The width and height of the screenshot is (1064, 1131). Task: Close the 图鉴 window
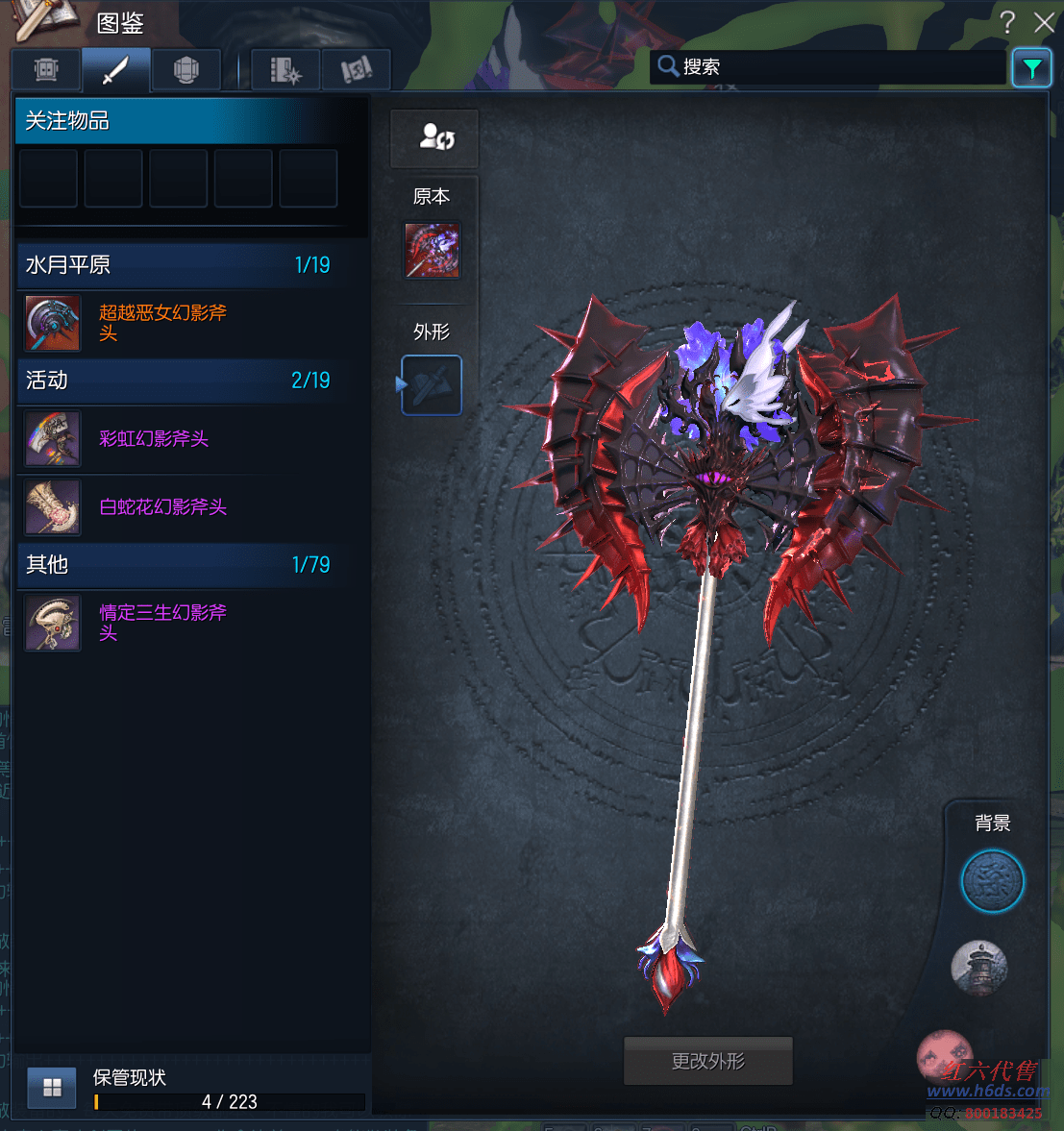coord(1044,22)
